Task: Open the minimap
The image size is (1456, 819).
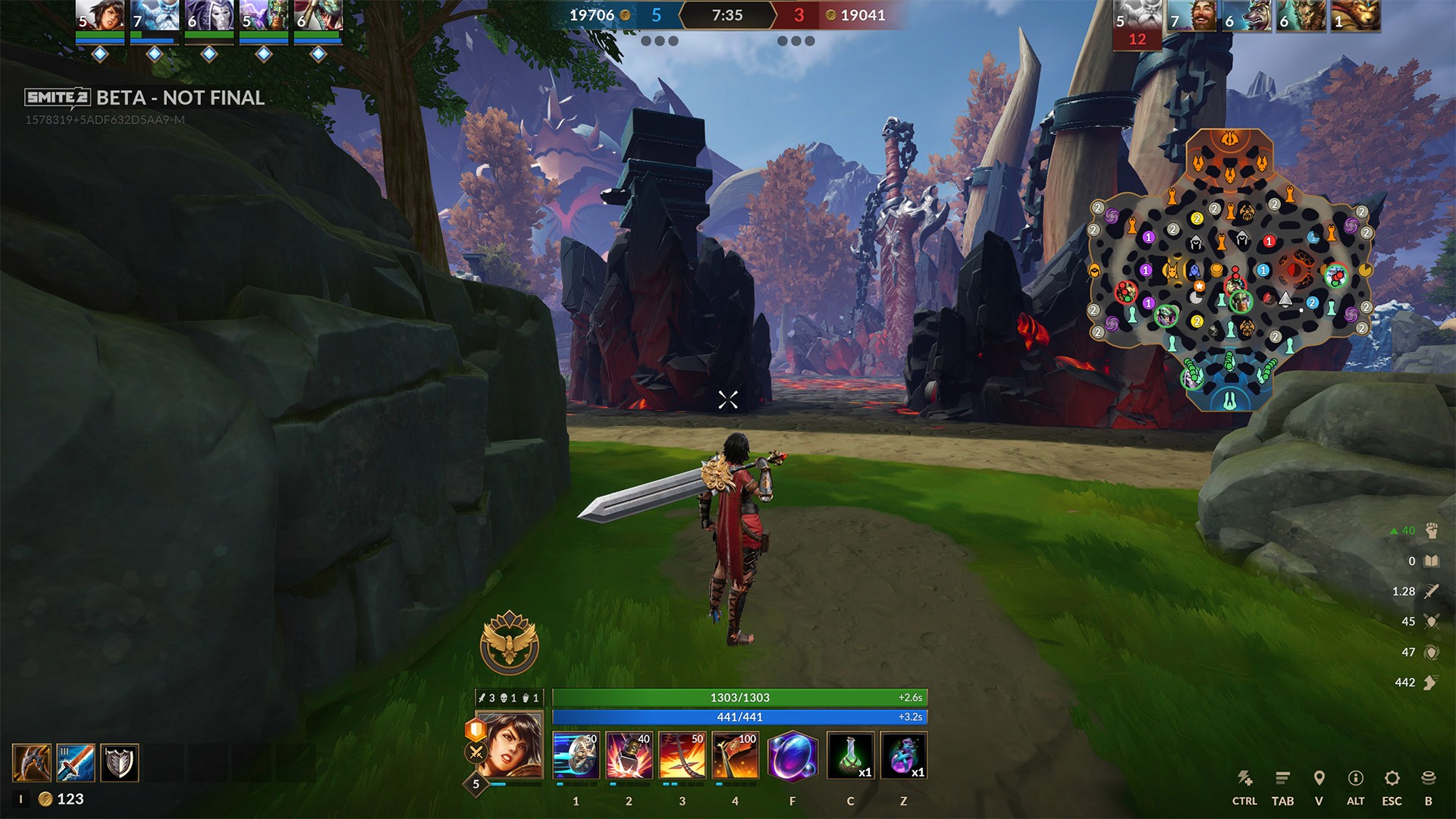Action: click(1229, 271)
